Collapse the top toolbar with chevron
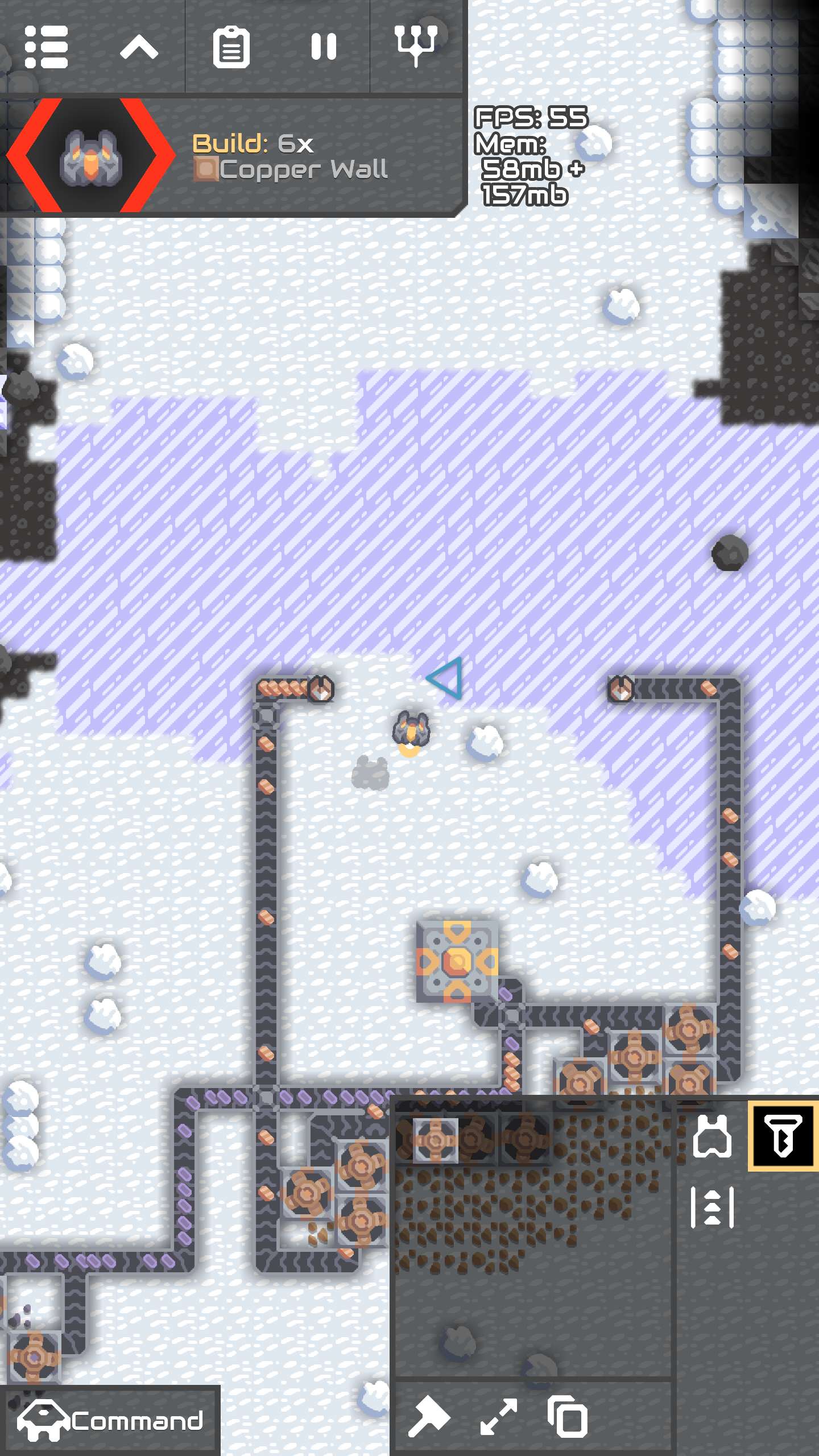 139,47
